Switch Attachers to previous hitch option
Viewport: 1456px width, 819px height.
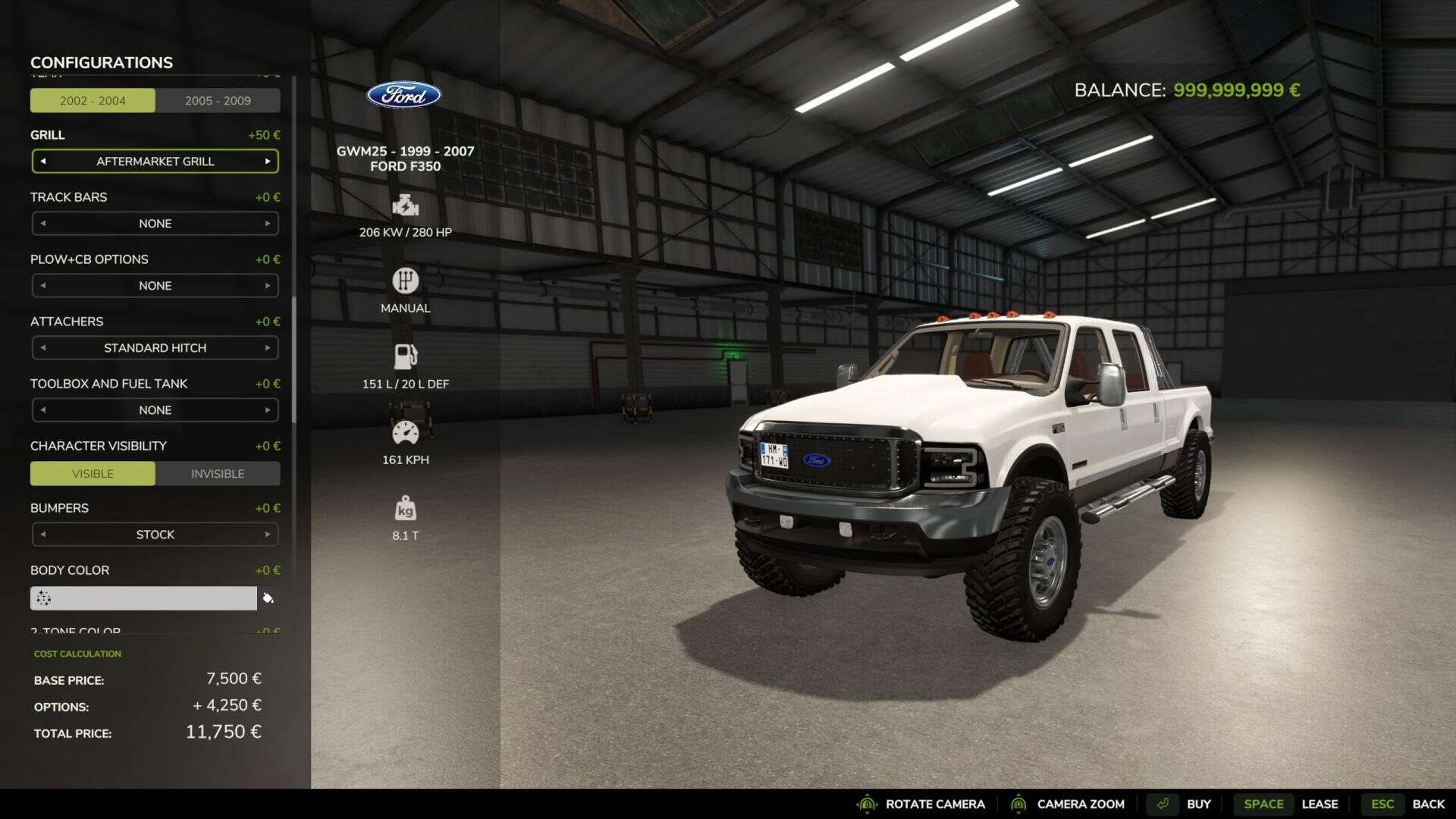coord(43,348)
